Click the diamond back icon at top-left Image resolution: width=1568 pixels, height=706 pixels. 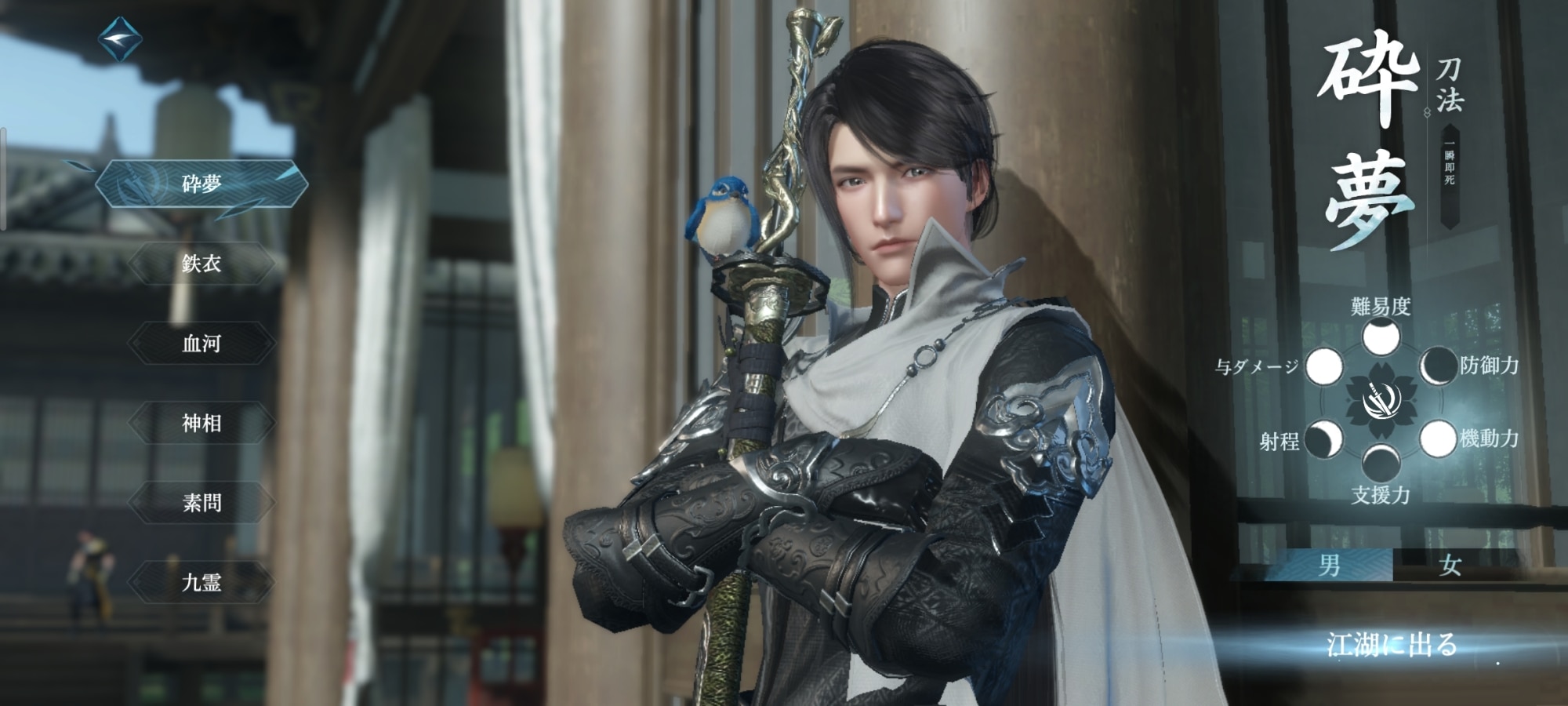(x=120, y=40)
